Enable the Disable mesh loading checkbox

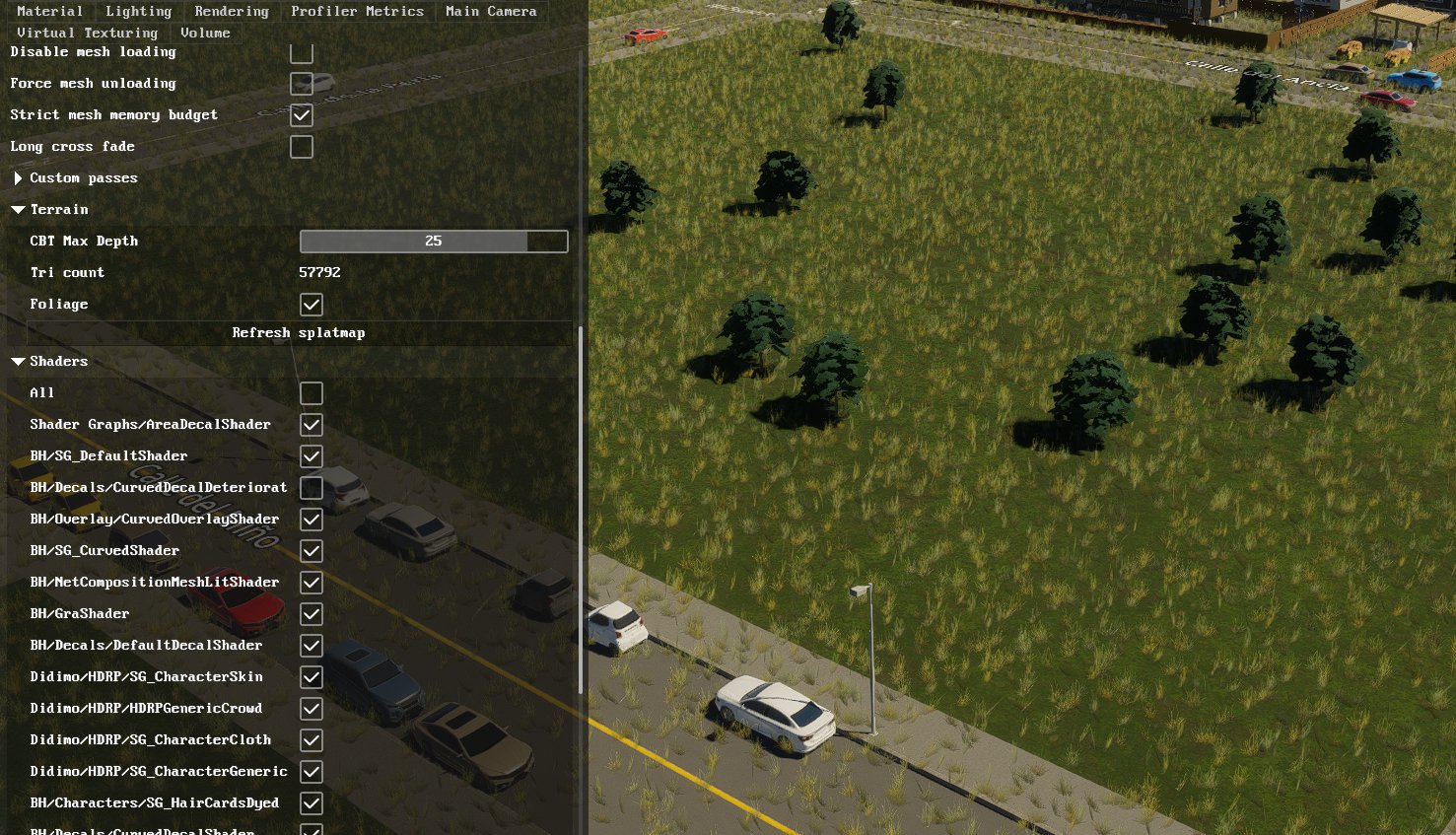302,52
